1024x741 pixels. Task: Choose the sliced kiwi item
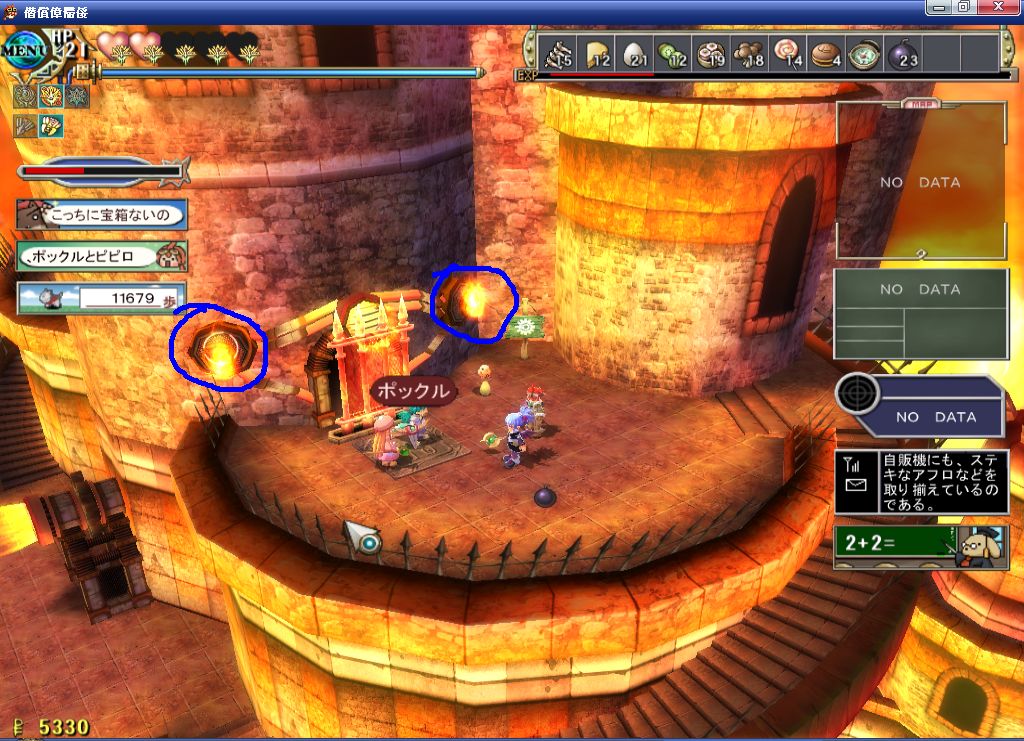tap(671, 54)
